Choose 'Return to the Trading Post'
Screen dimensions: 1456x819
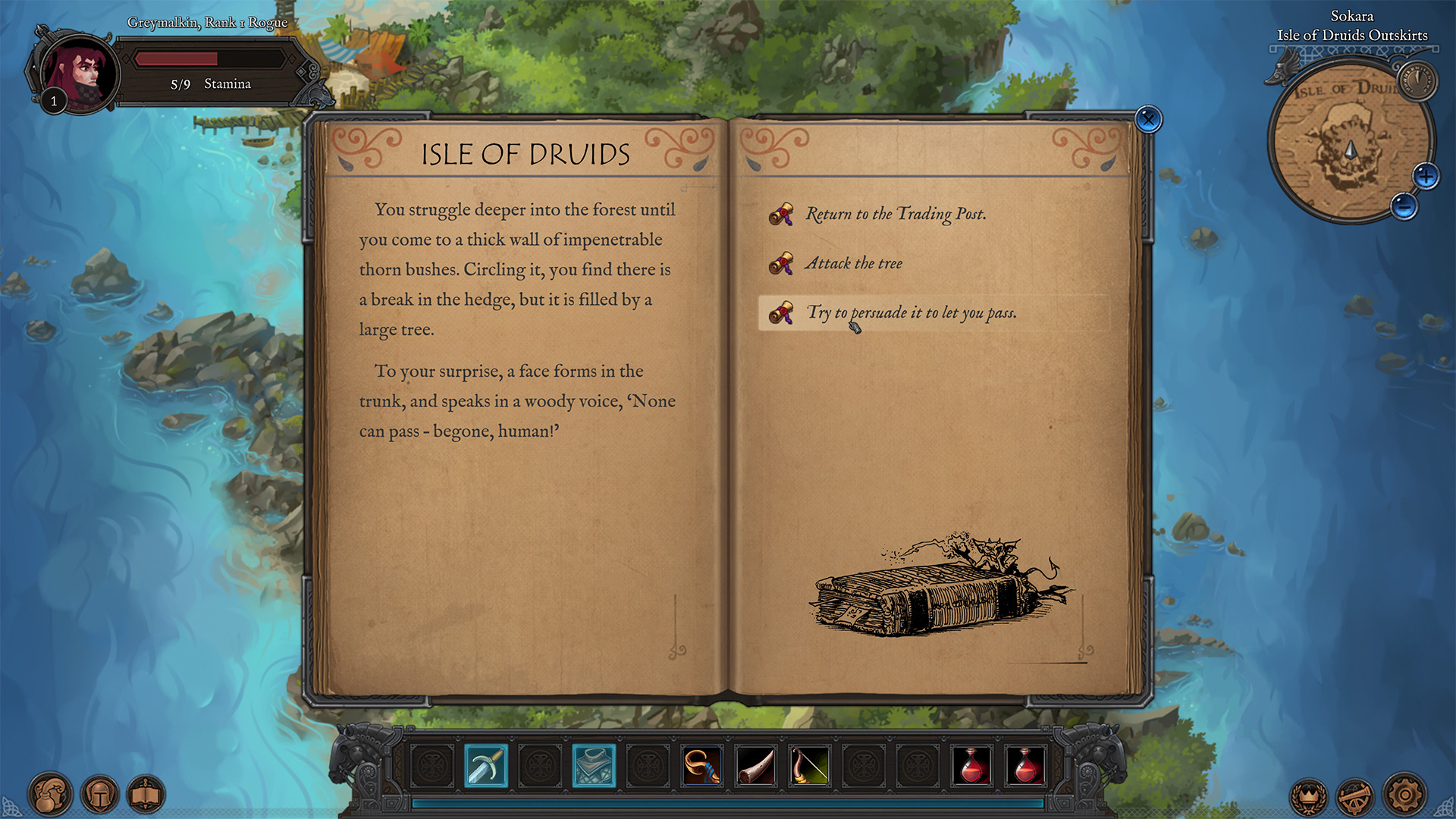pos(896,214)
